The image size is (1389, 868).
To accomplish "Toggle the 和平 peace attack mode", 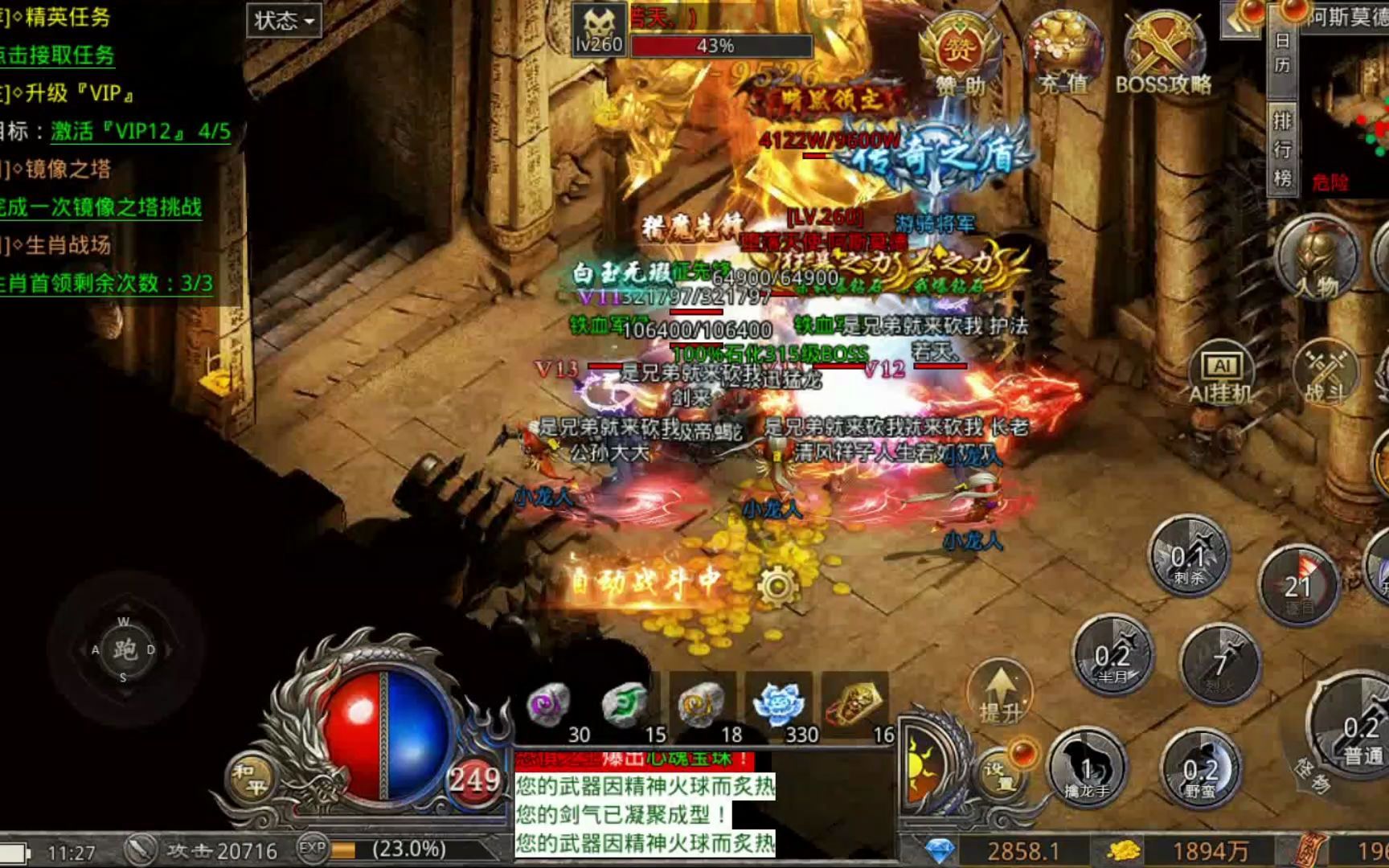I will tap(251, 778).
